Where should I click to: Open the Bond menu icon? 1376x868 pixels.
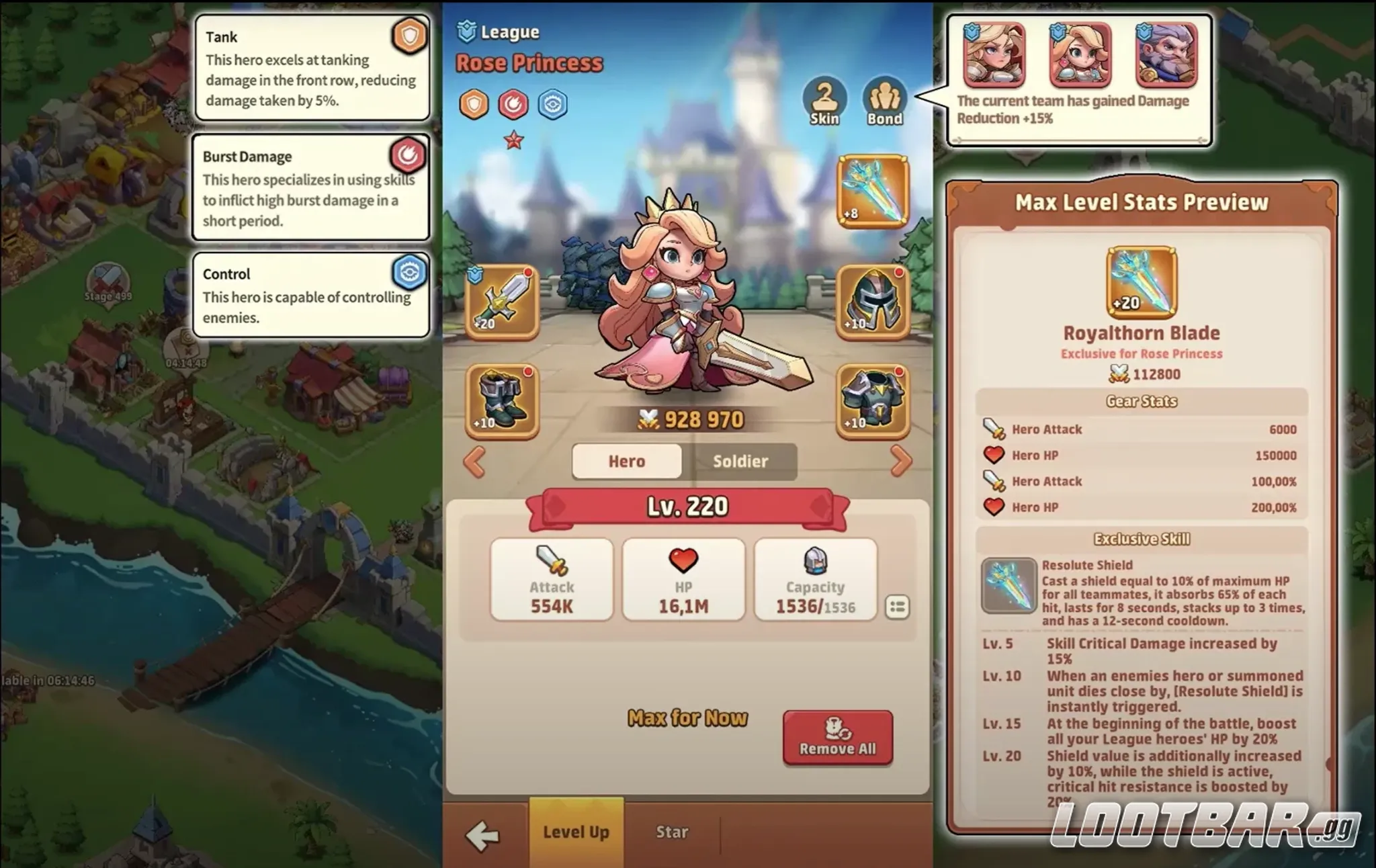tap(884, 100)
